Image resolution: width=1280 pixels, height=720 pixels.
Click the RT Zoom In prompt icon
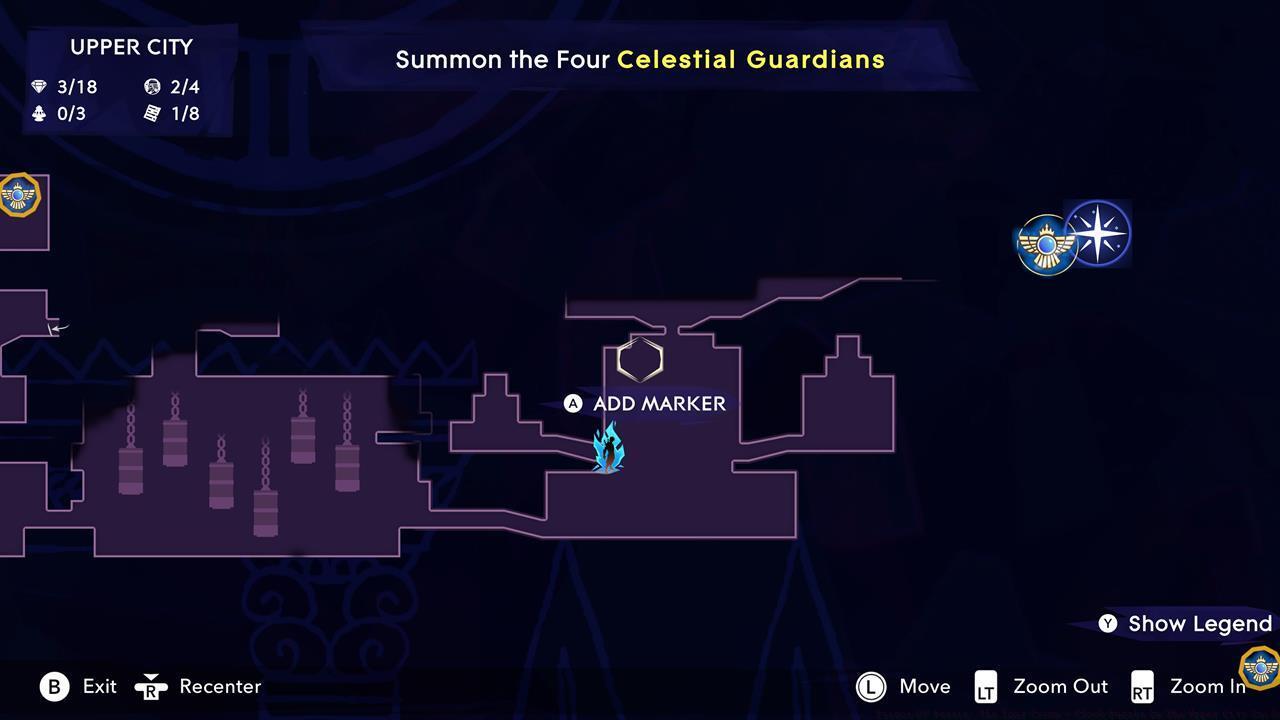[x=1143, y=687]
